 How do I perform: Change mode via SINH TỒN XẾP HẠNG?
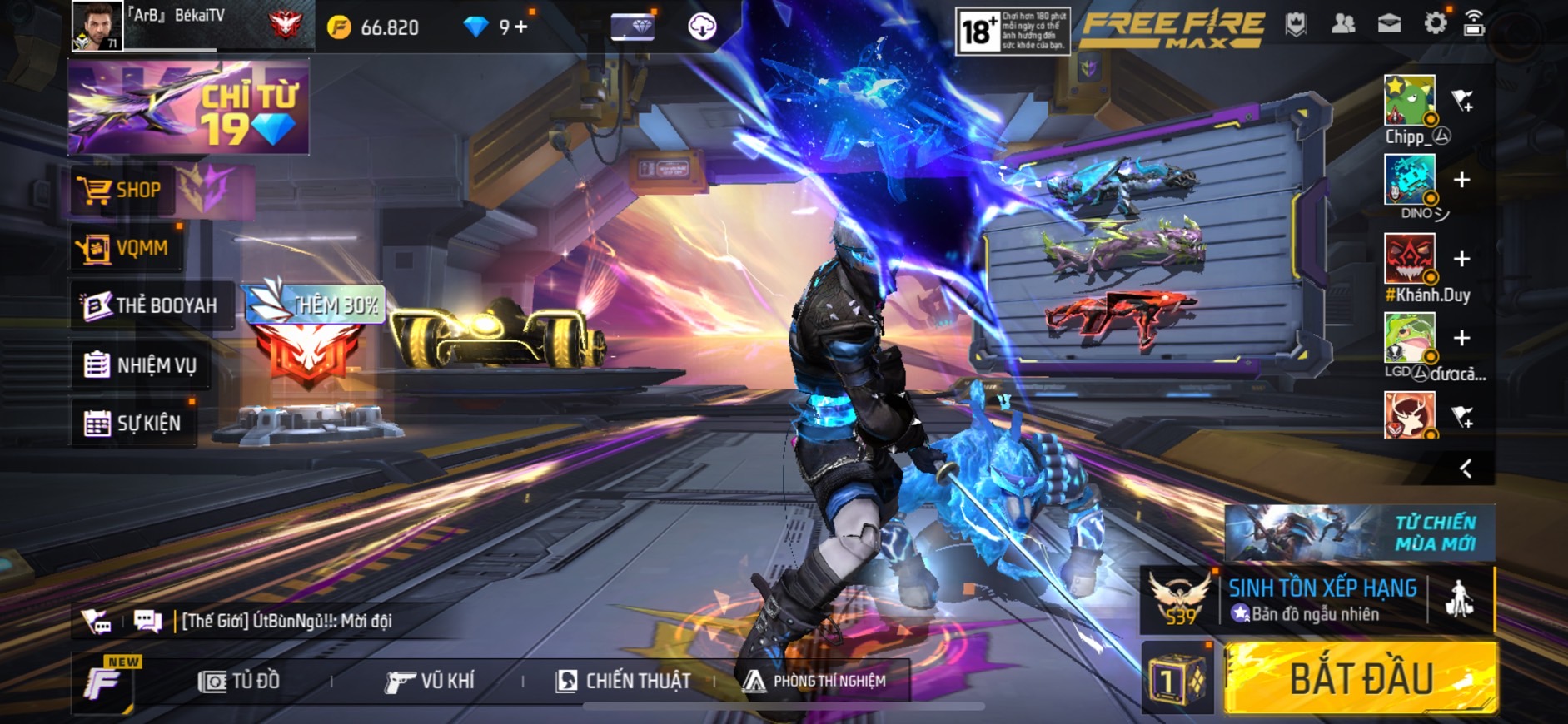point(1320,600)
